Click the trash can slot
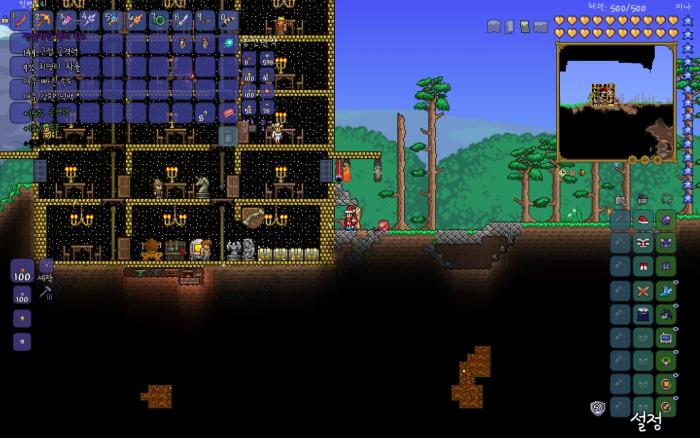 pyautogui.click(x=228, y=135)
